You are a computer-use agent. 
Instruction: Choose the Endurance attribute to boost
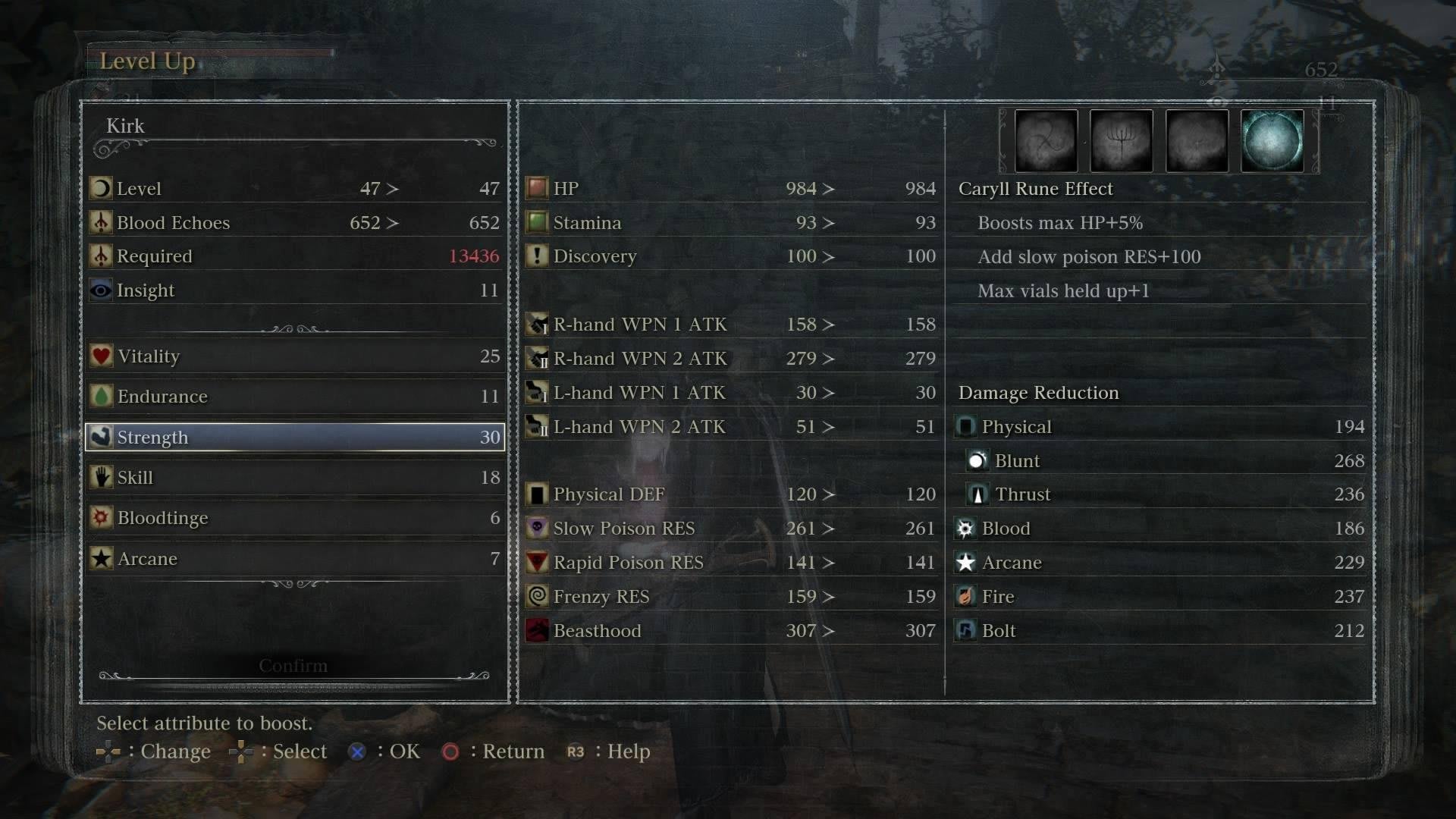pyautogui.click(x=294, y=397)
